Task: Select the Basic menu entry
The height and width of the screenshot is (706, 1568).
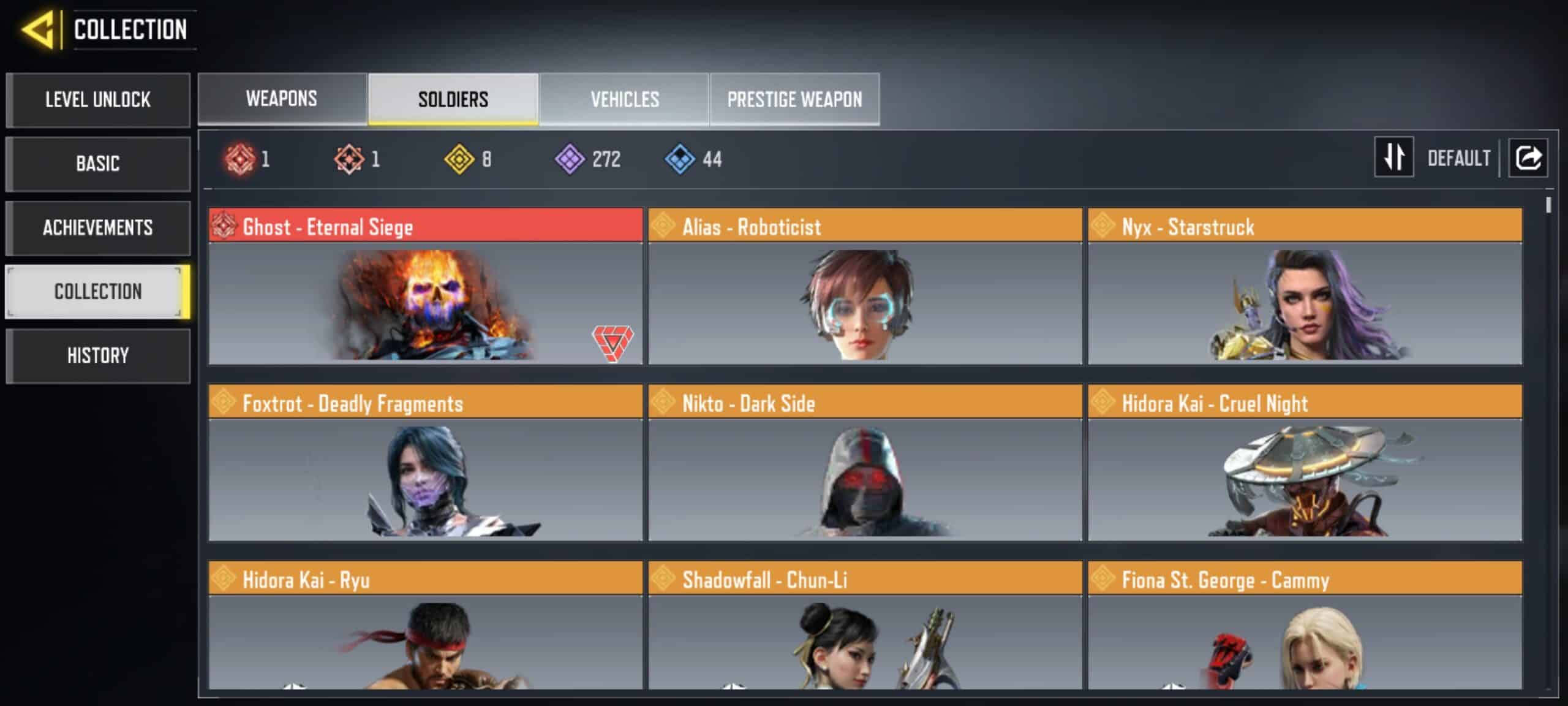Action: [x=98, y=164]
